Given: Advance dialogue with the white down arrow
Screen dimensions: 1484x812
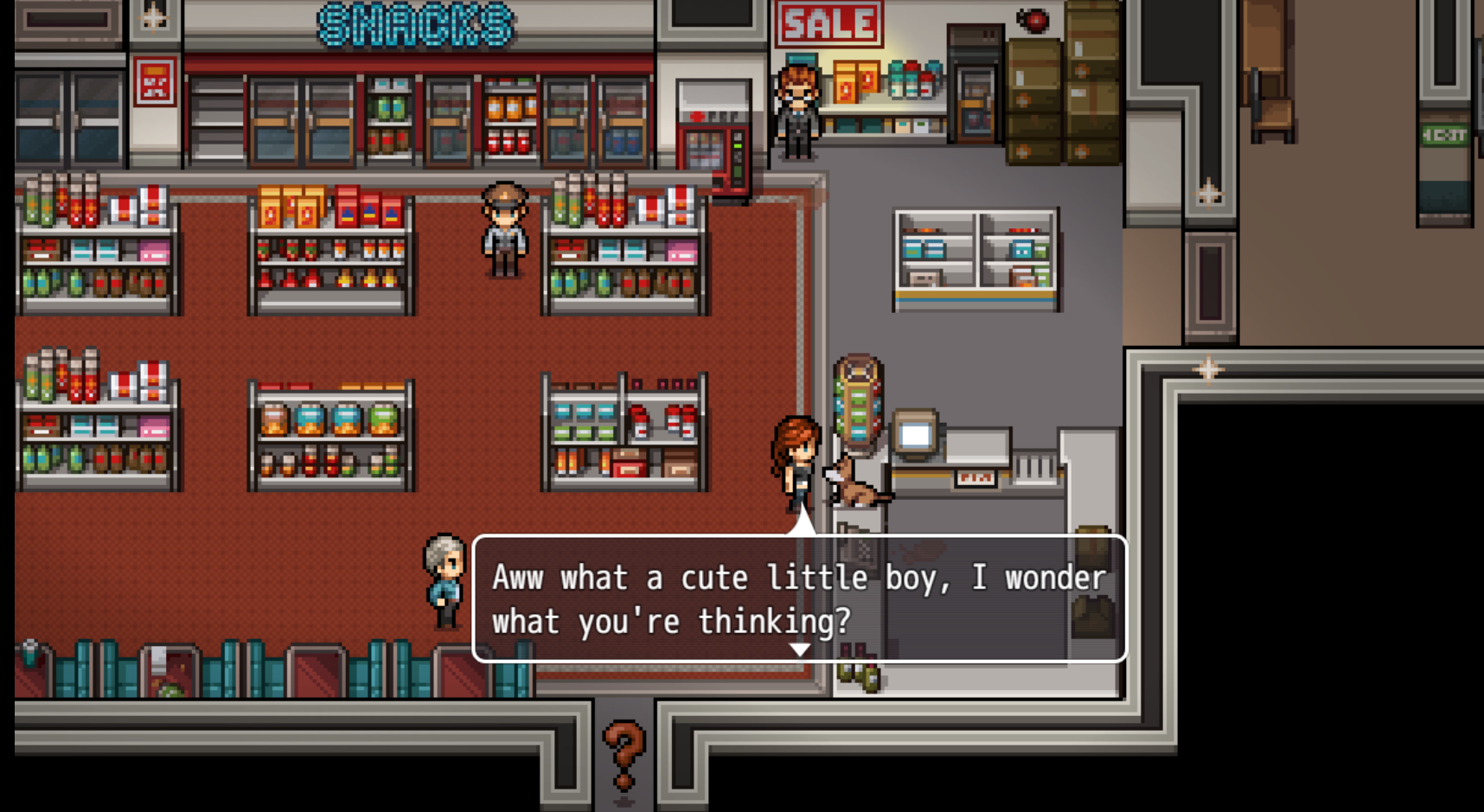Looking at the screenshot, I should 800,649.
